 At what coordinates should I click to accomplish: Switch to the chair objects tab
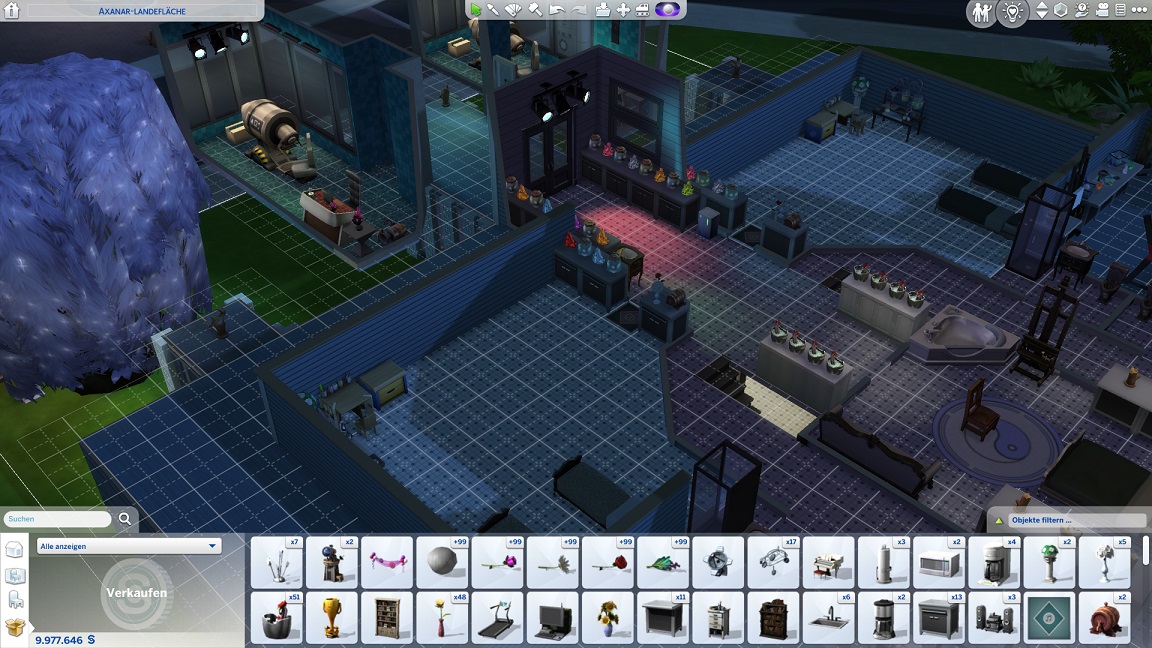tap(15, 601)
